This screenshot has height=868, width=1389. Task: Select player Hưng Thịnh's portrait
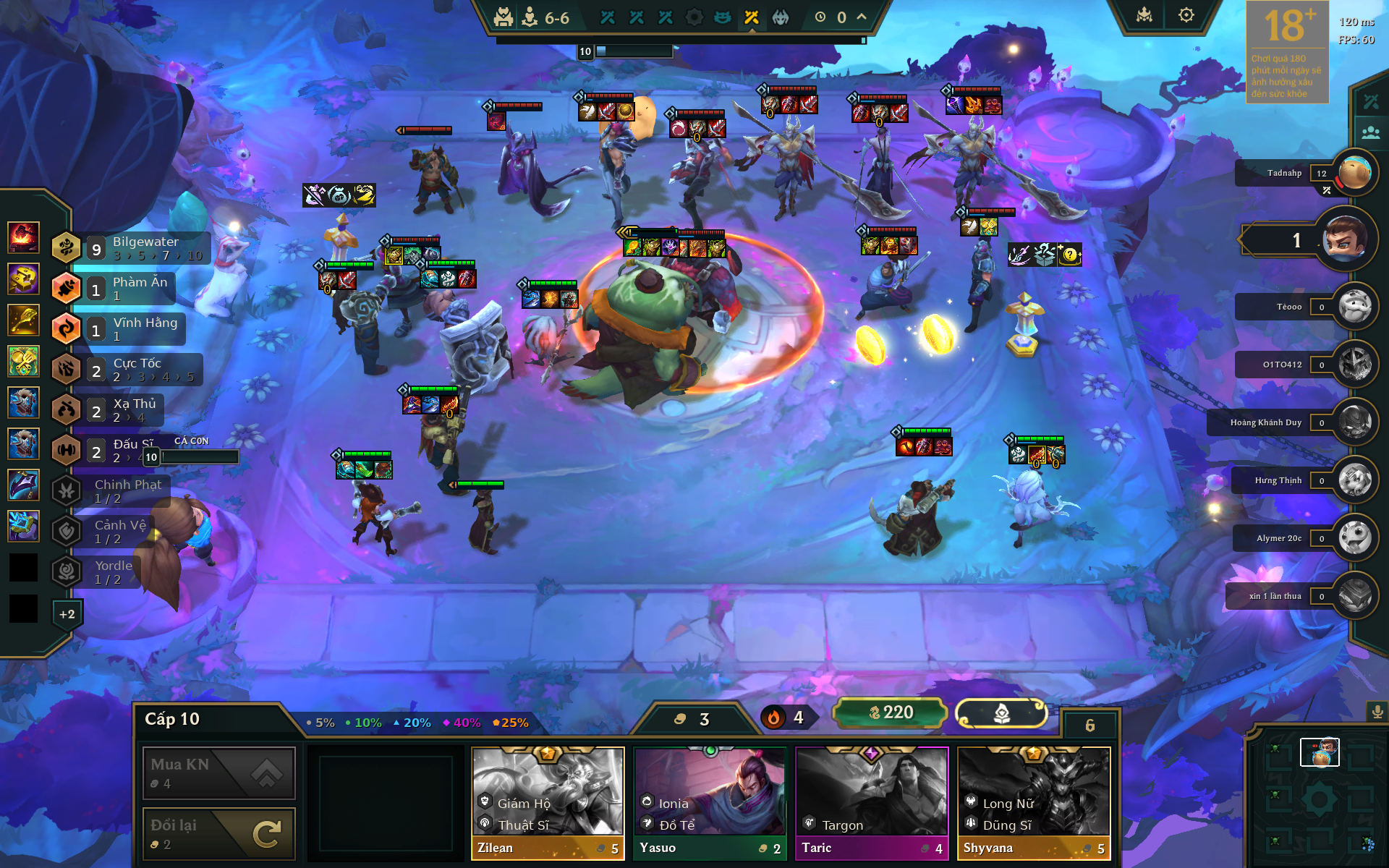click(1355, 480)
